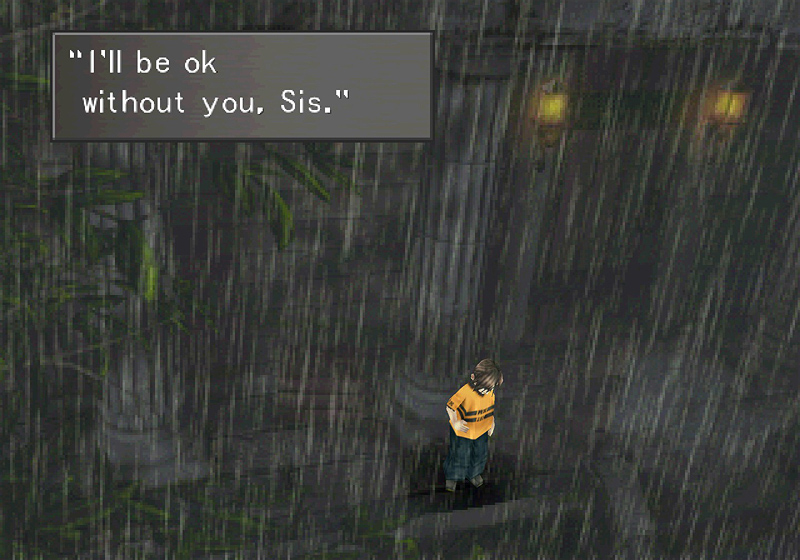Advance the "I'll be ok without you, Sis." dialogue box
This screenshot has width=800, height=560.
coord(242,86)
